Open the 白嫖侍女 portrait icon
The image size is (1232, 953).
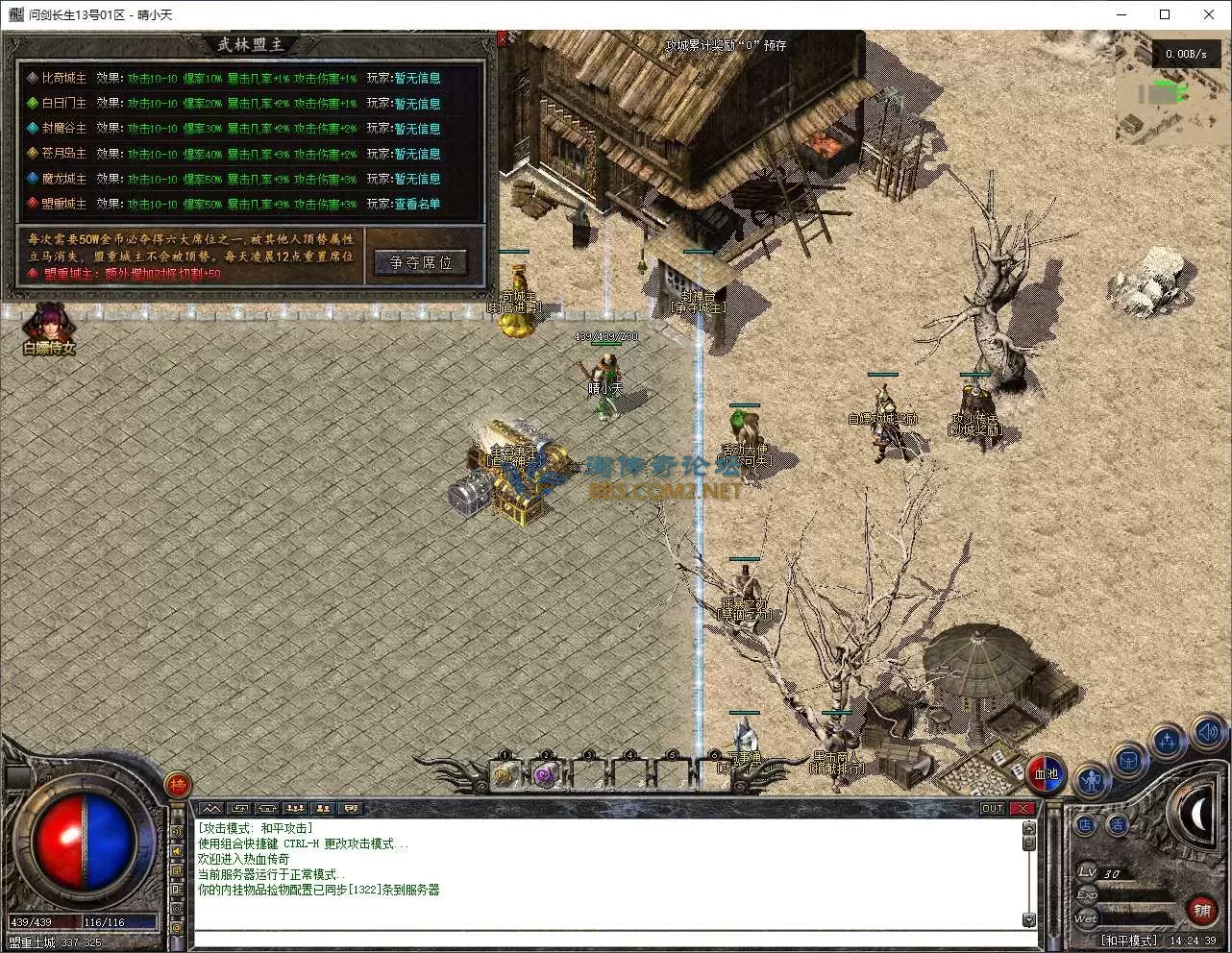[48, 328]
